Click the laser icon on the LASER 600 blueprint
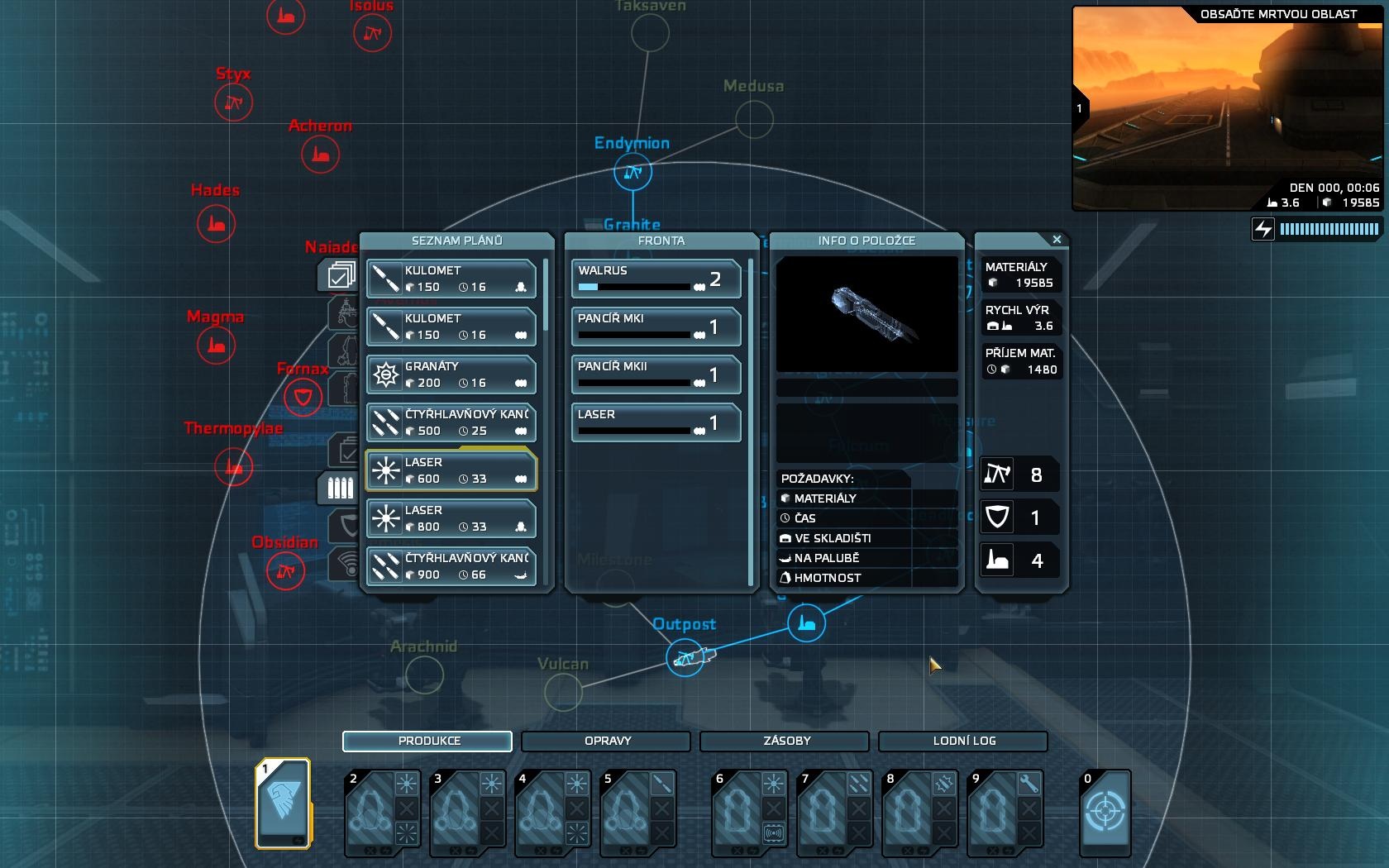1389x868 pixels. pos(385,470)
